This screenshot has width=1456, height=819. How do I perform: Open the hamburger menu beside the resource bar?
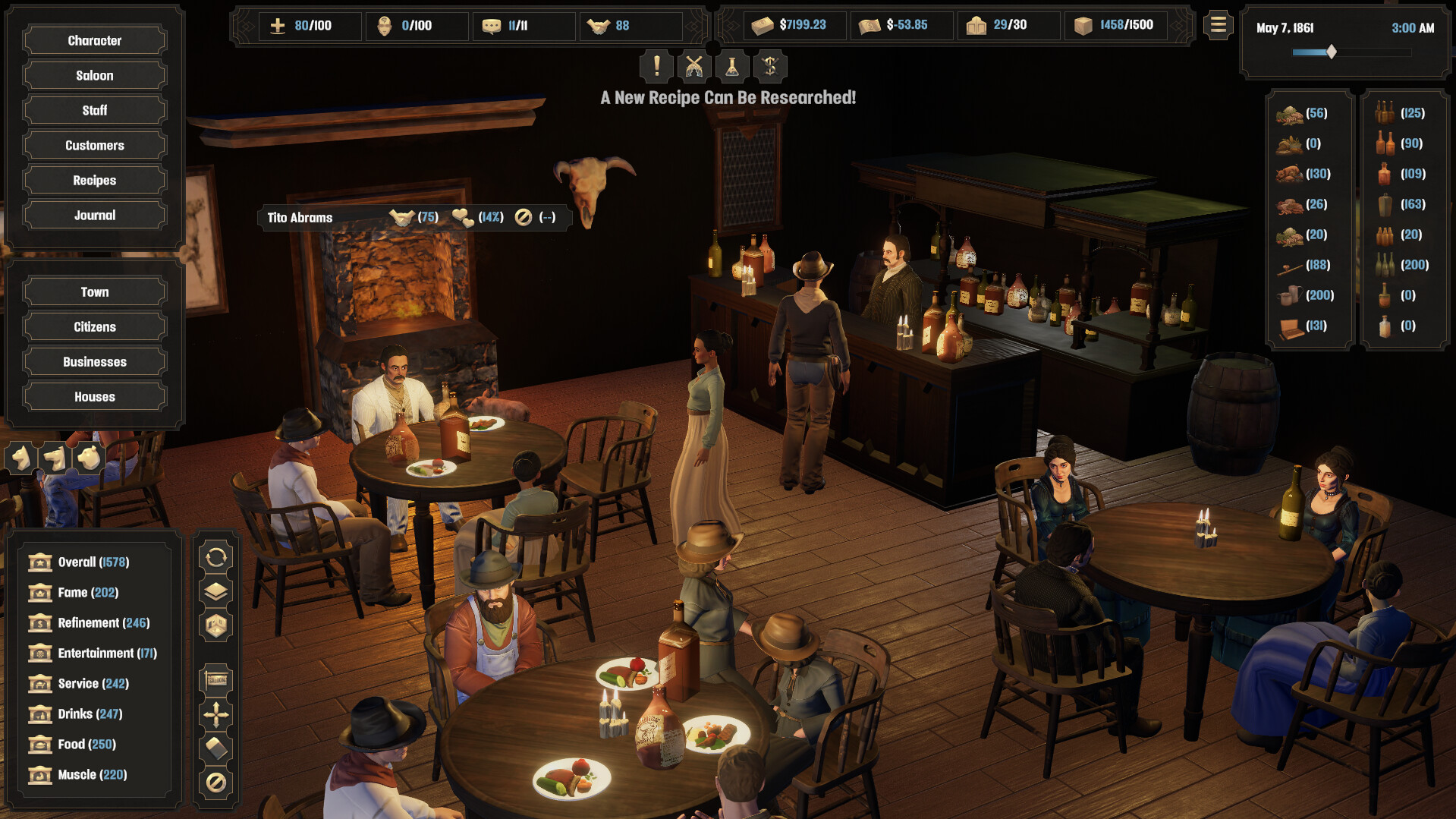click(1219, 24)
